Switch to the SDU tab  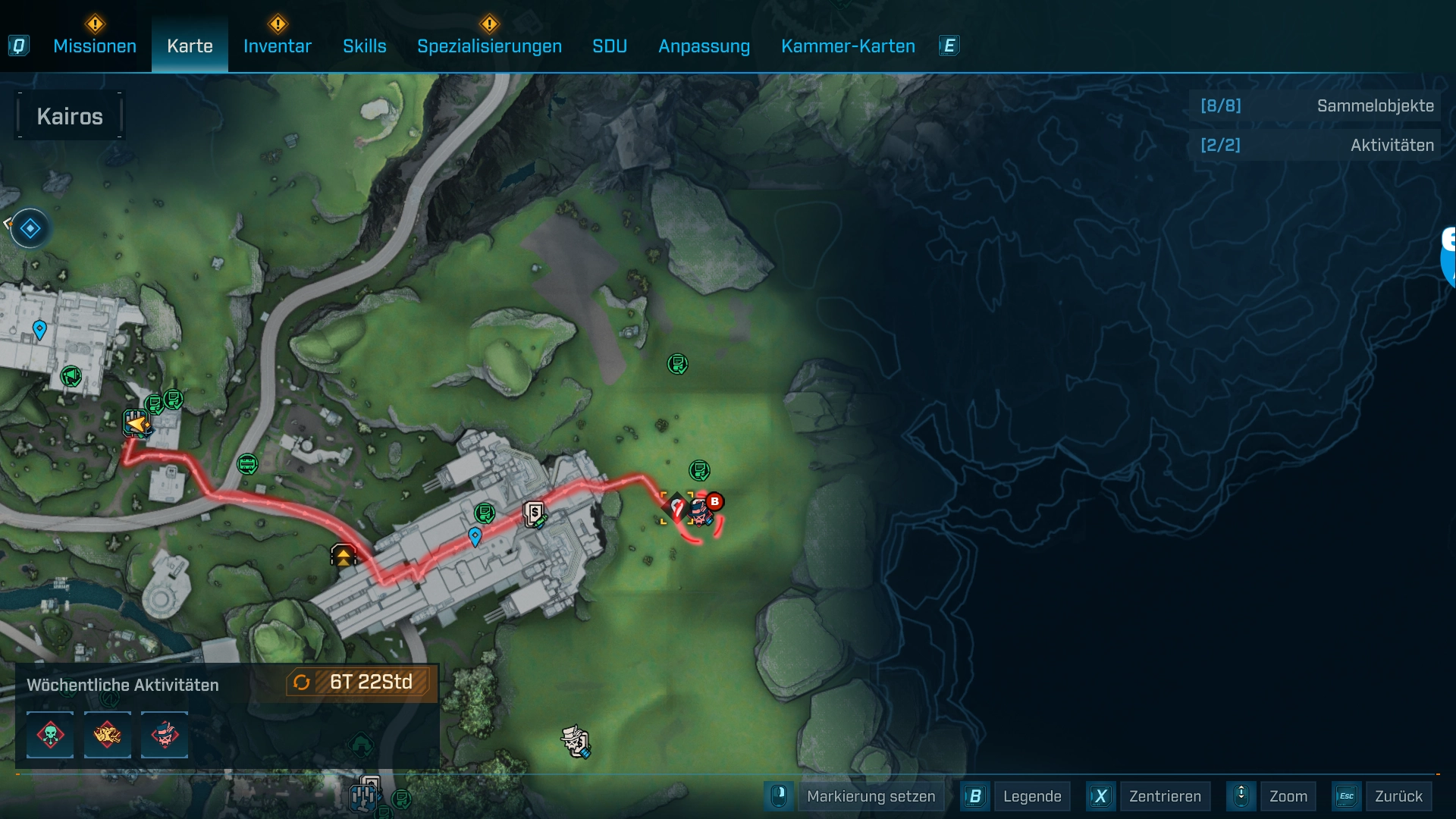609,46
